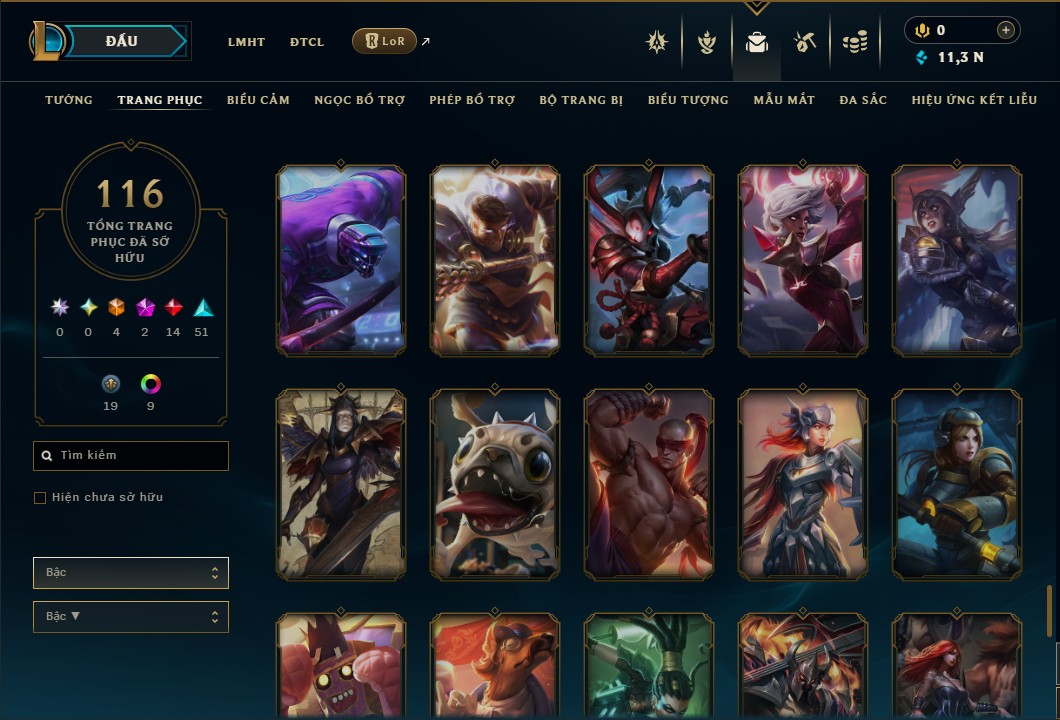Switch to the TƯỚNG champions tab

pos(69,100)
